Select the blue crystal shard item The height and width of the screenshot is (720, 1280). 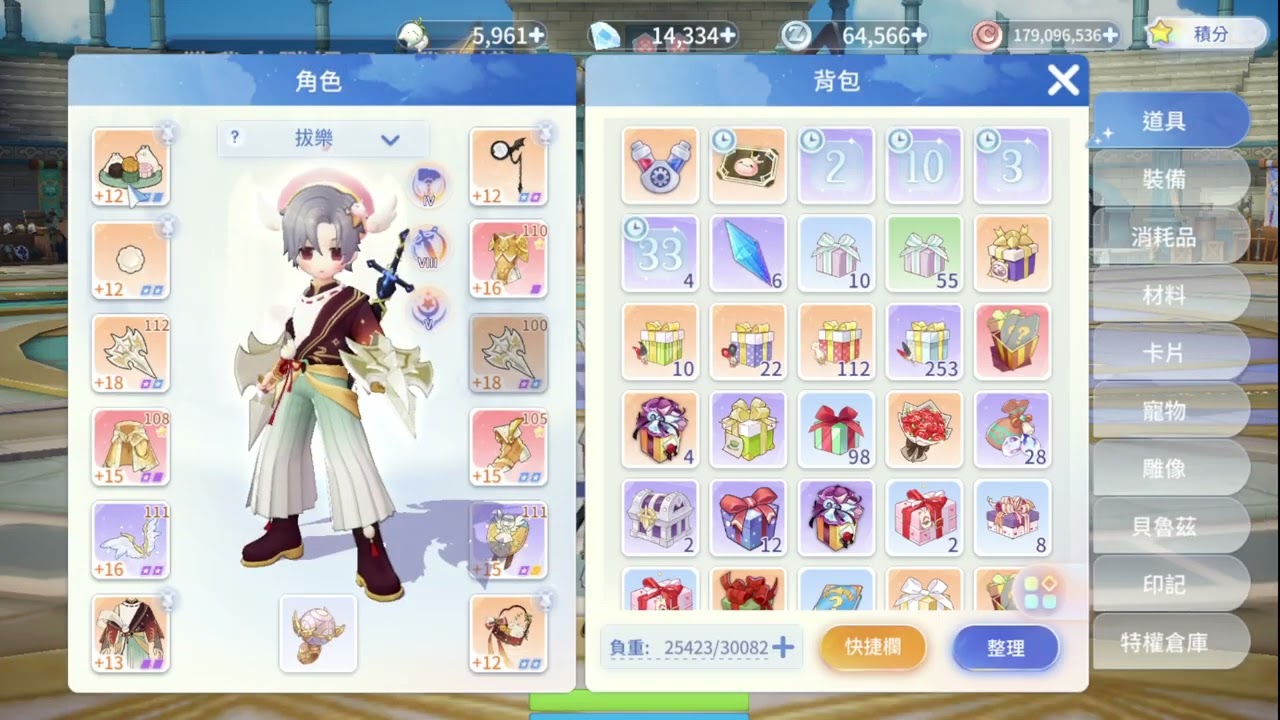(x=748, y=253)
